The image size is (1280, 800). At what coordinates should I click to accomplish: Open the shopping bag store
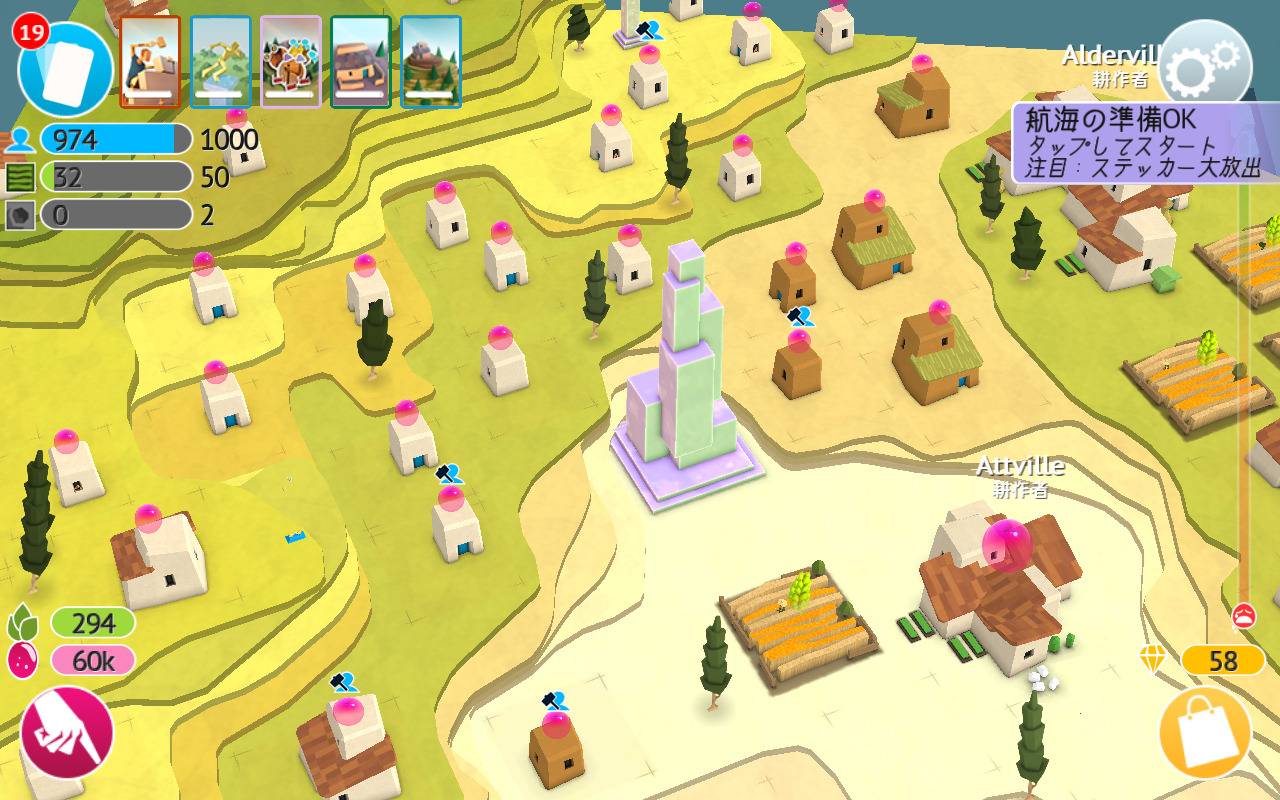(1205, 733)
